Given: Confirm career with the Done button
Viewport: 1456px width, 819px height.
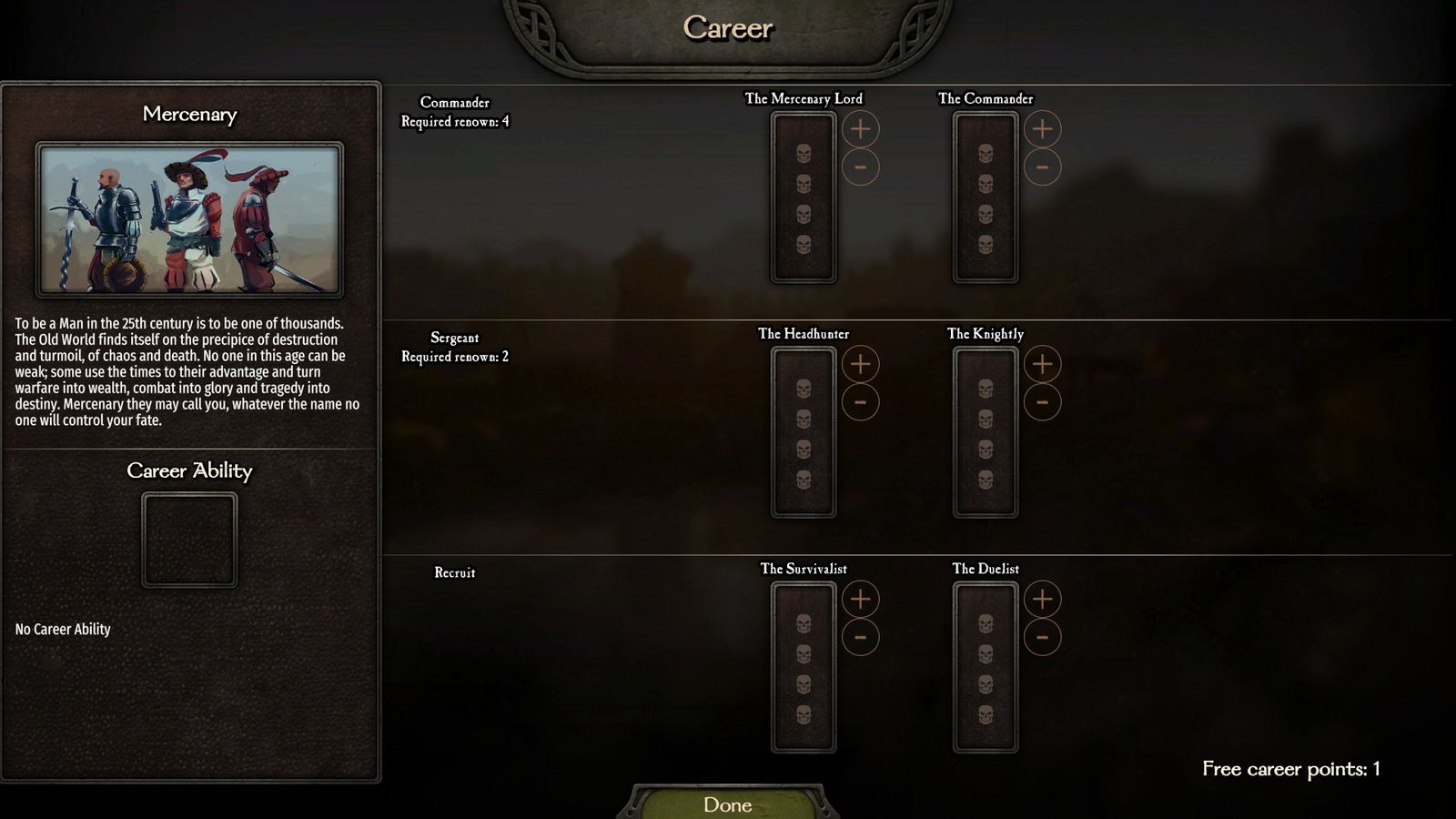Looking at the screenshot, I should 727,804.
